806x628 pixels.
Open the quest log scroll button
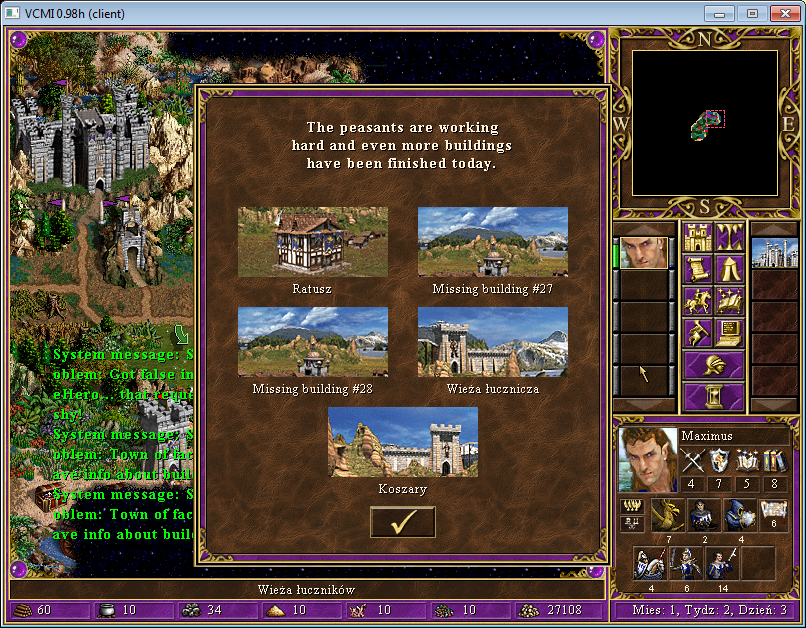pyautogui.click(x=697, y=269)
